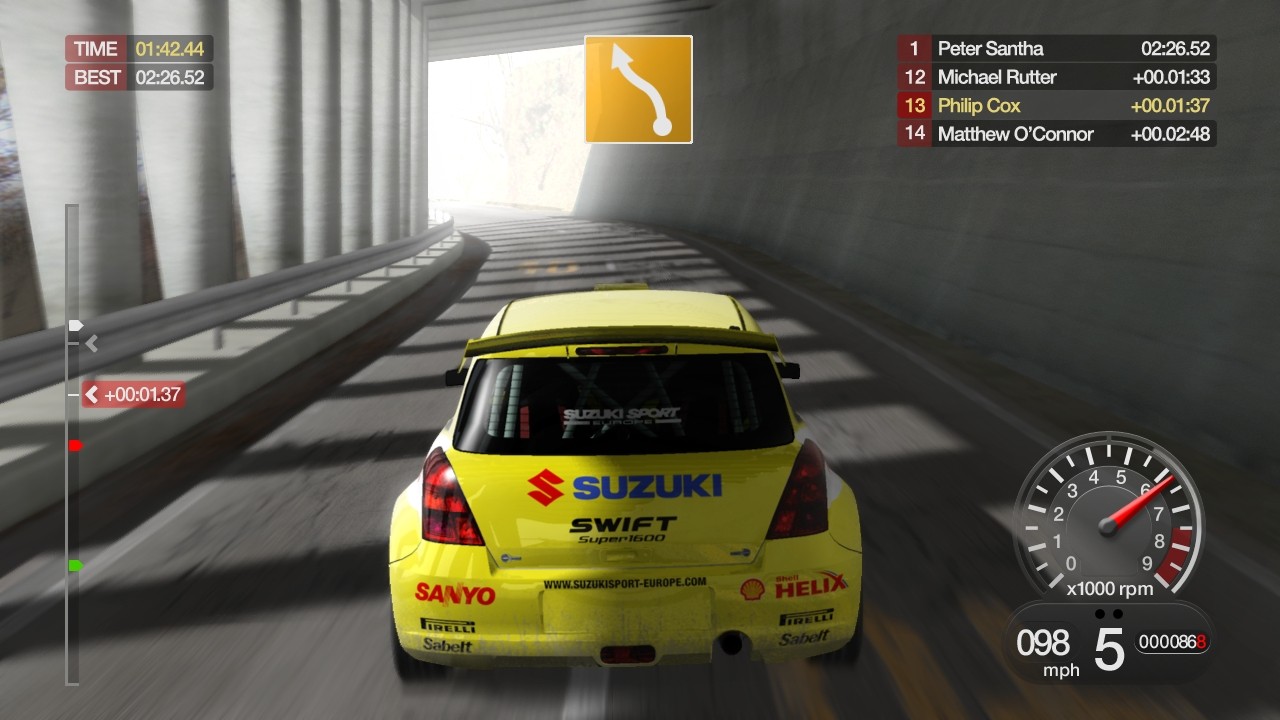This screenshot has height=720, width=1280.
Task: Click the yellow co-driver turn arrow icon
Action: coord(637,89)
